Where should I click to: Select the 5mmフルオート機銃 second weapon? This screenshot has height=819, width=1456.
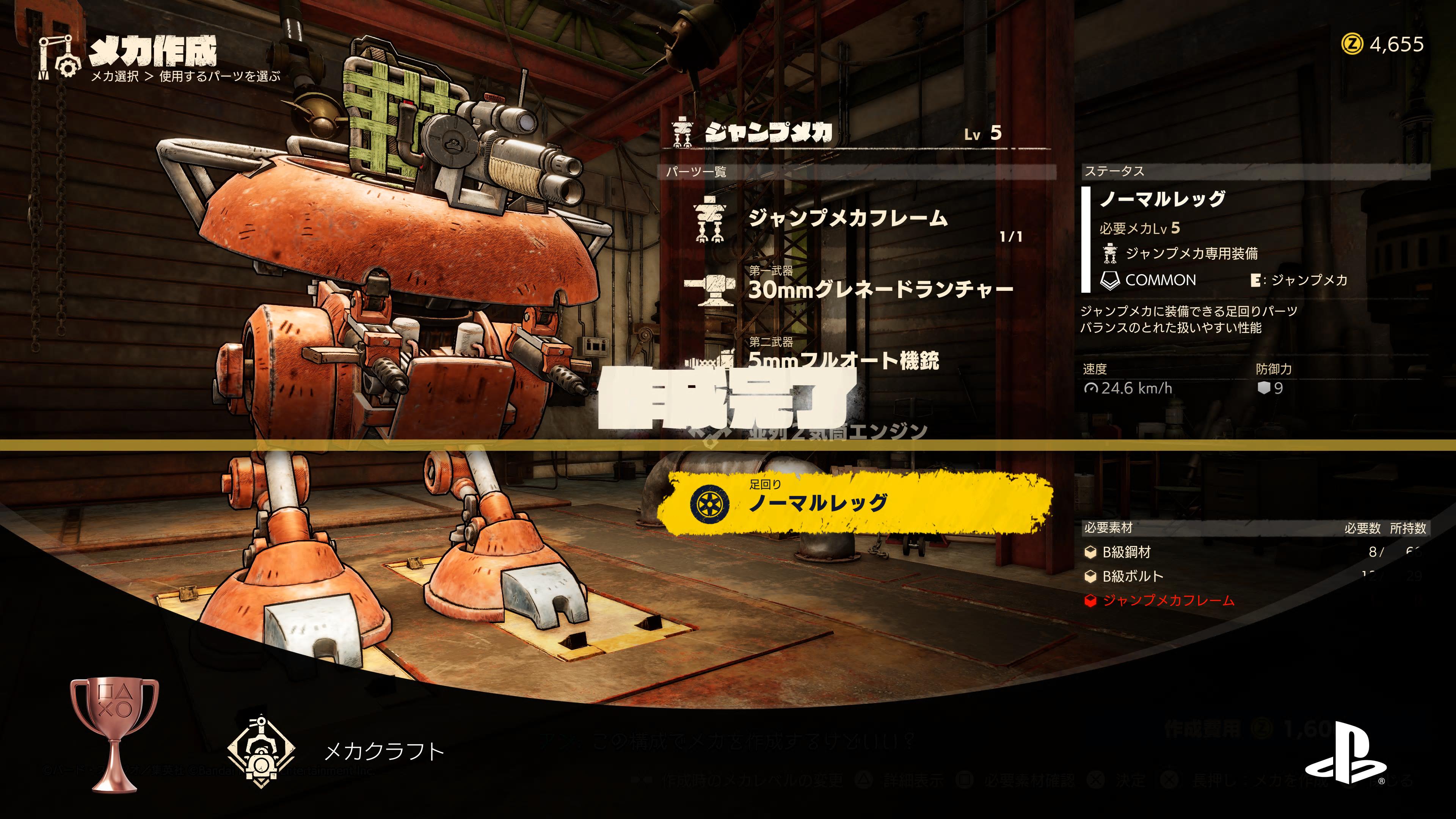(x=843, y=360)
